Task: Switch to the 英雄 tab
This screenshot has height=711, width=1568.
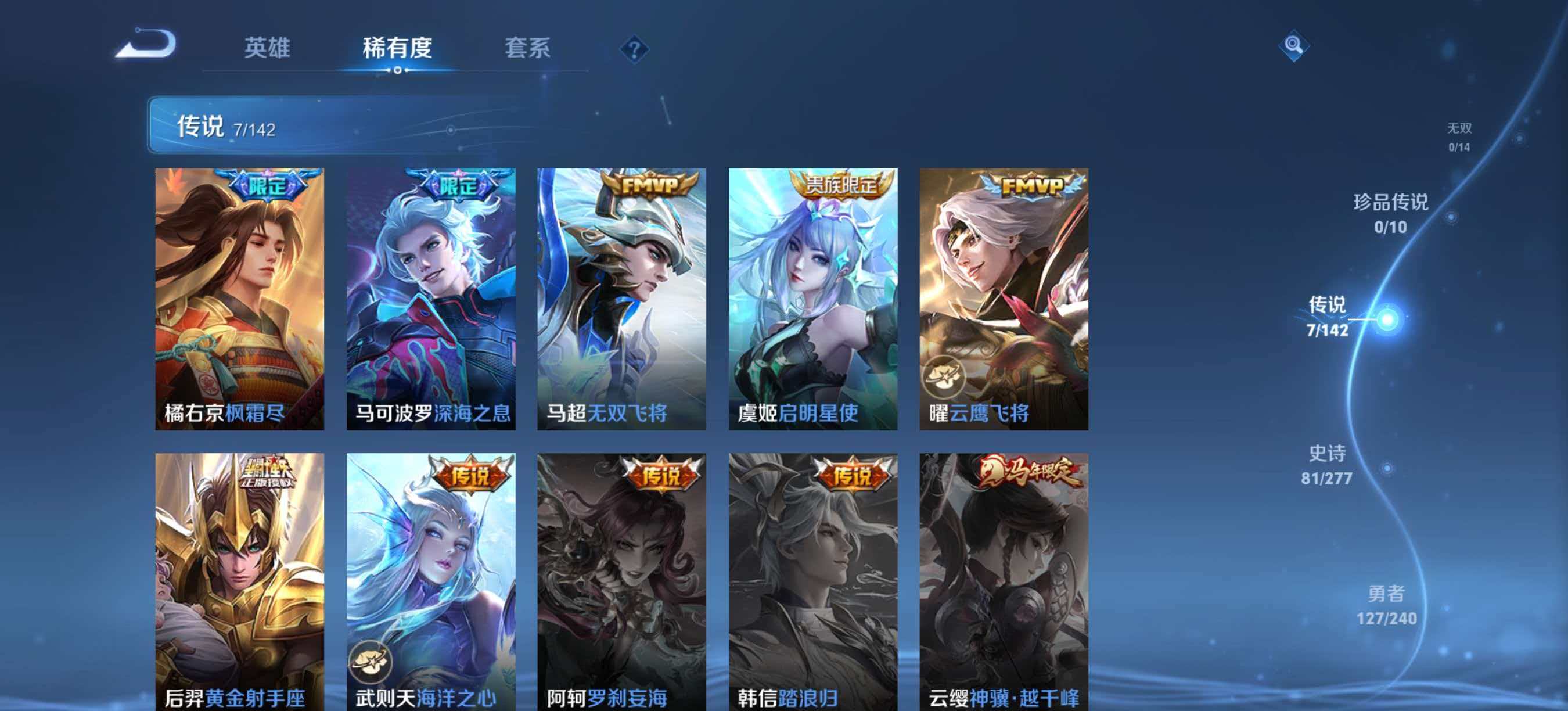Action: click(268, 48)
